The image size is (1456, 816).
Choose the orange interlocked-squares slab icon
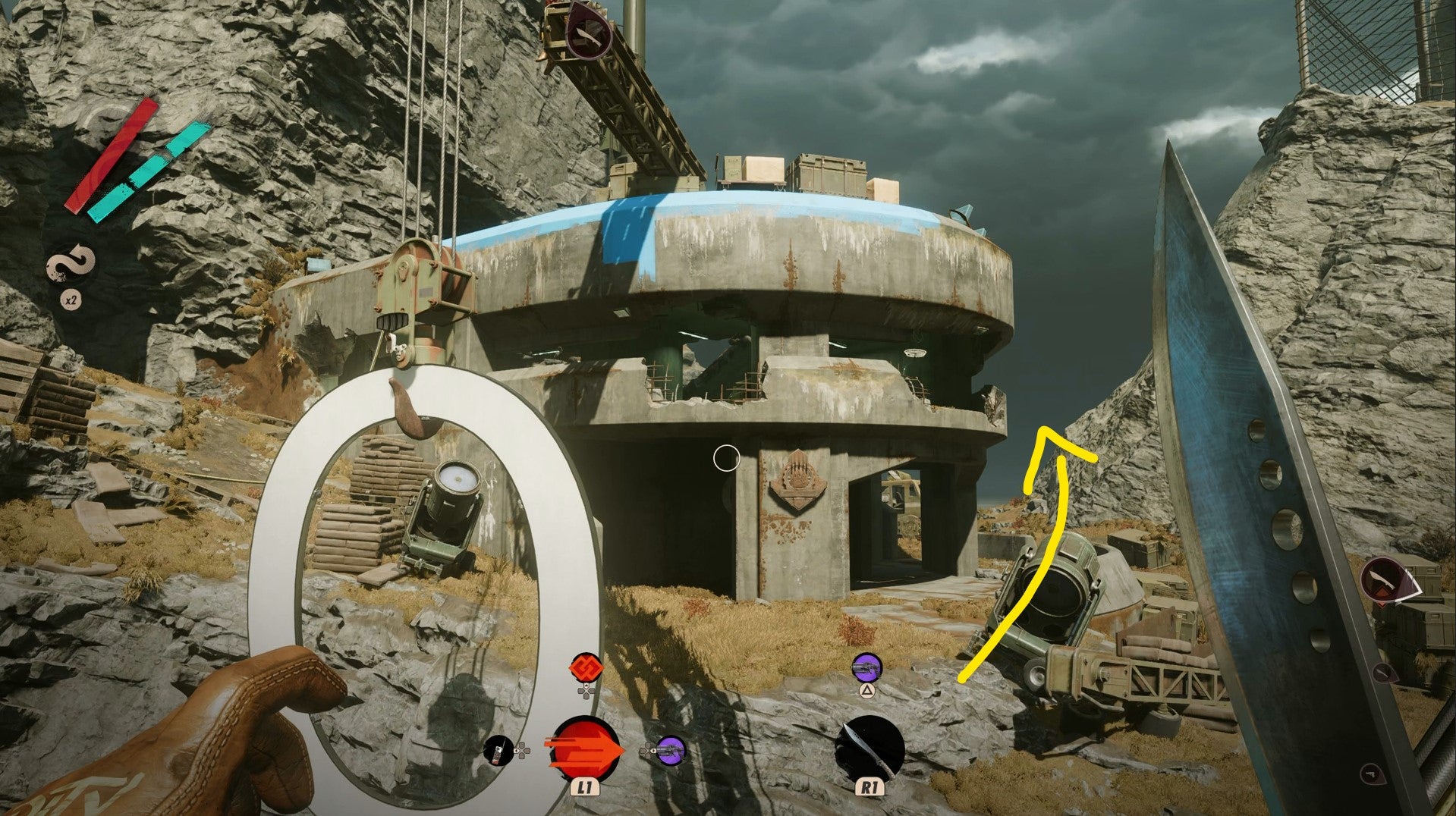coord(585,667)
